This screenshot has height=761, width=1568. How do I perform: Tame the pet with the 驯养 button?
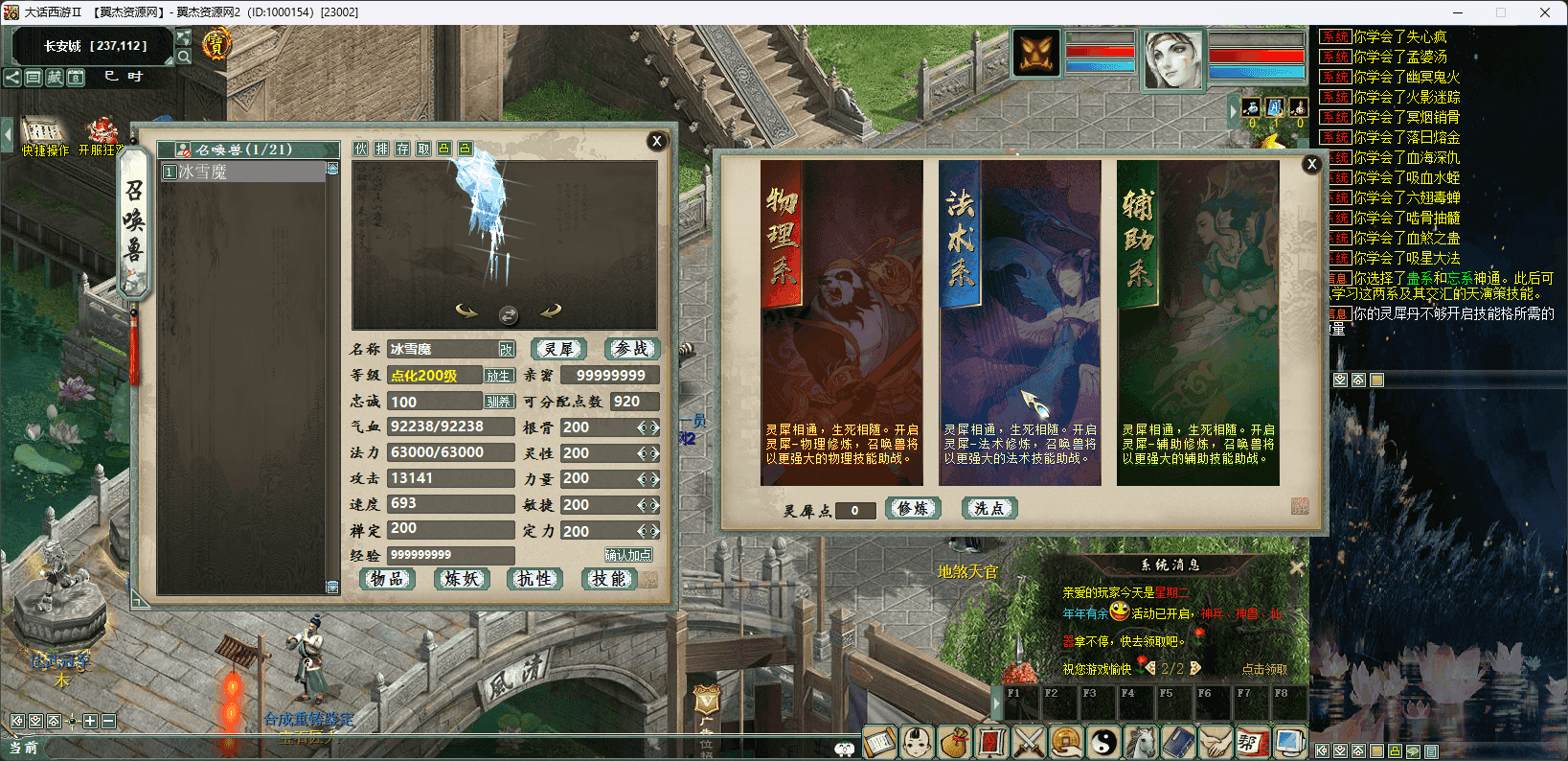(498, 402)
